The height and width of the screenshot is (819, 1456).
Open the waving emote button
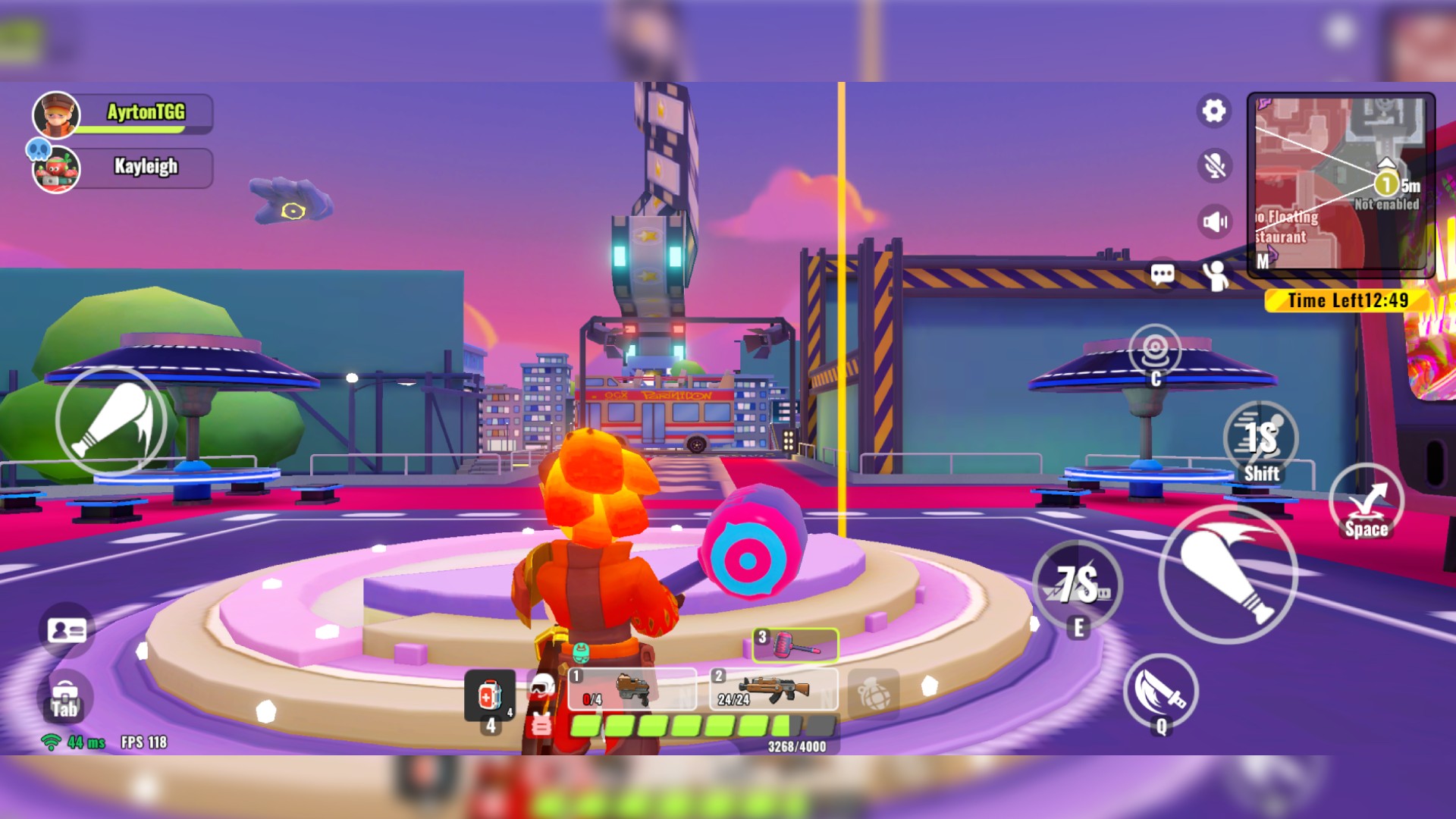(x=1216, y=275)
